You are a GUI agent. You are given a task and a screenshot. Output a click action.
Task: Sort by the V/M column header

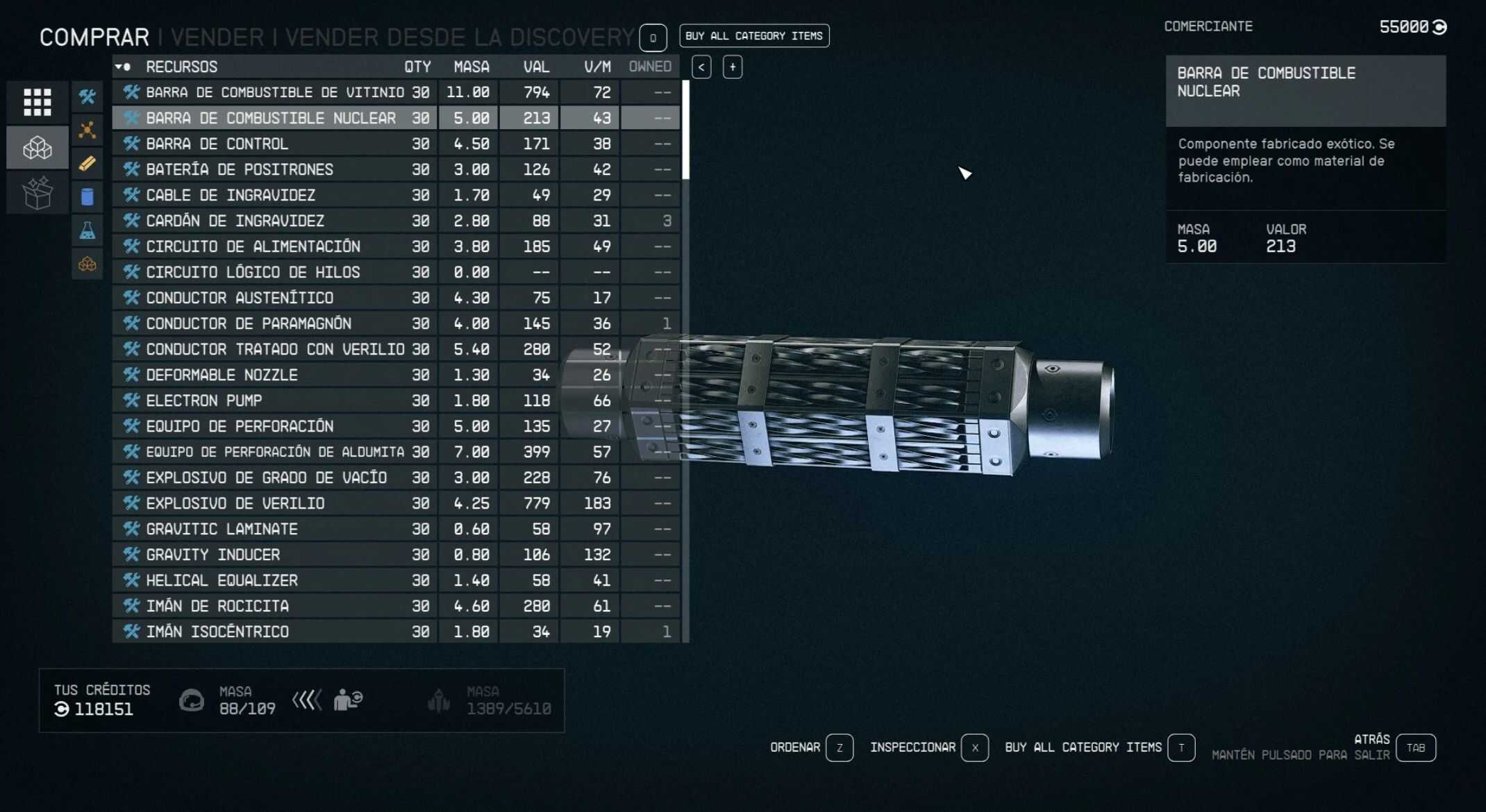coord(597,67)
